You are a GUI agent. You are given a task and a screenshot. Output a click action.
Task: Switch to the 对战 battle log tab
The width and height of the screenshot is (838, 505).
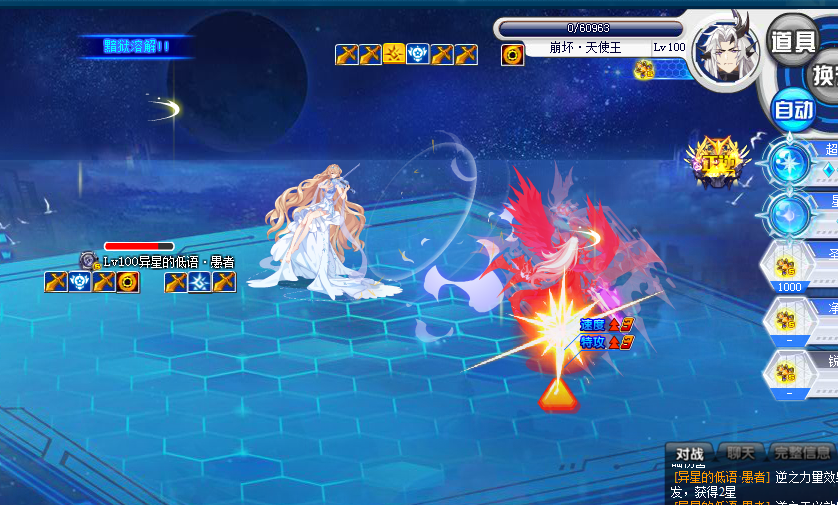tap(690, 453)
